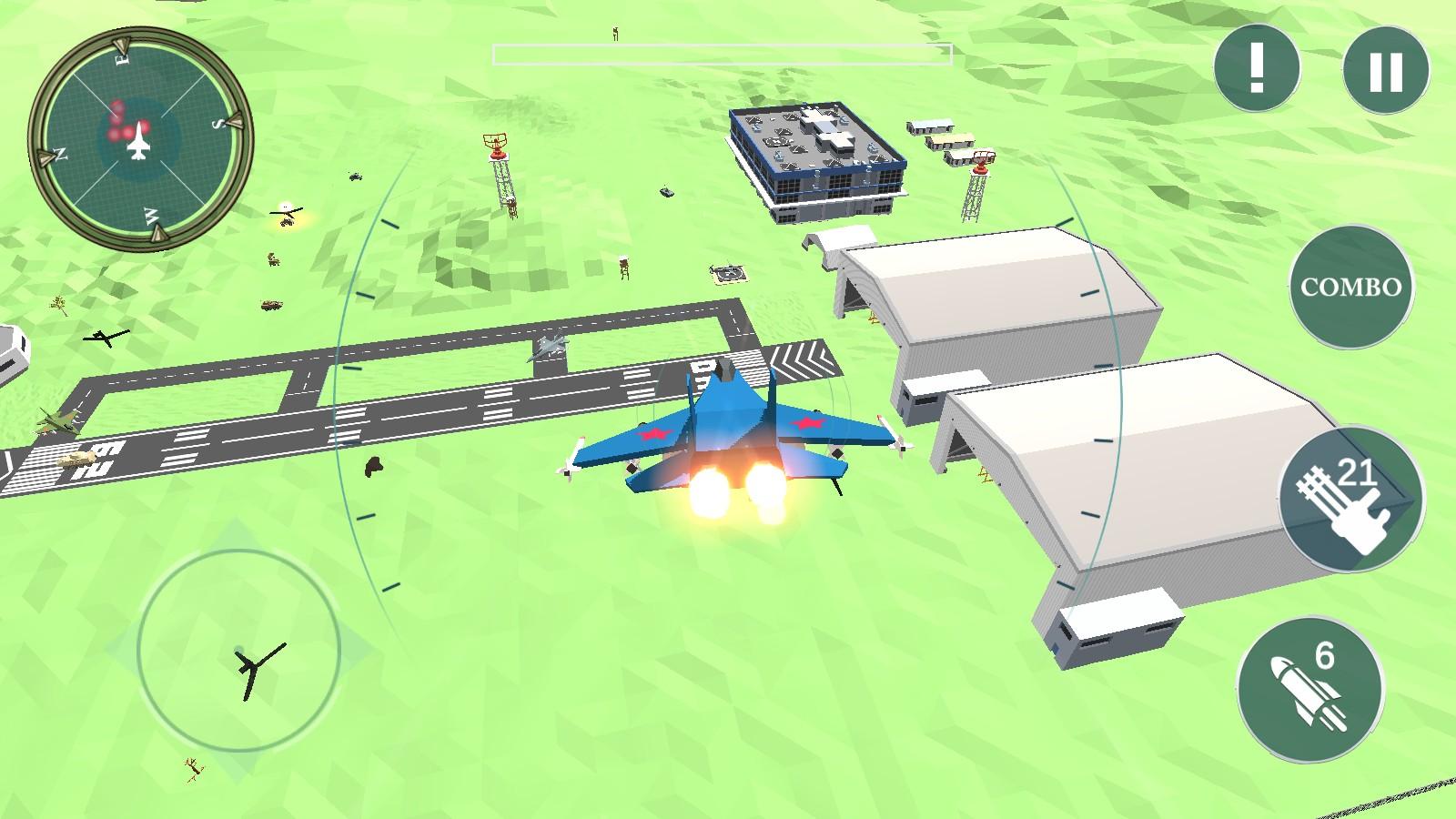
Task: Tap the flight joystick control
Action: pyautogui.click(x=239, y=650)
